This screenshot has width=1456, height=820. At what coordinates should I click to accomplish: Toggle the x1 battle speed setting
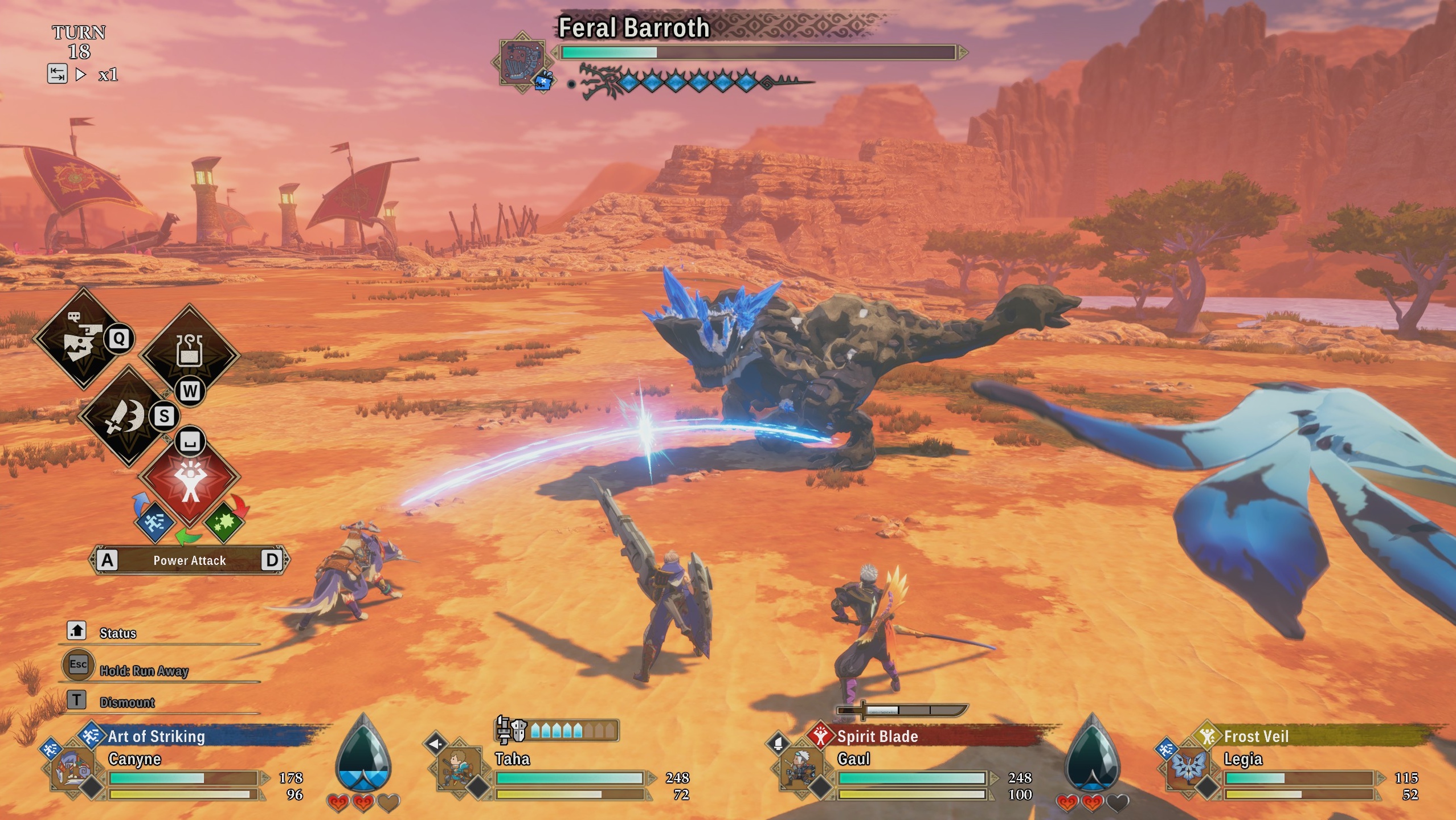coord(108,75)
